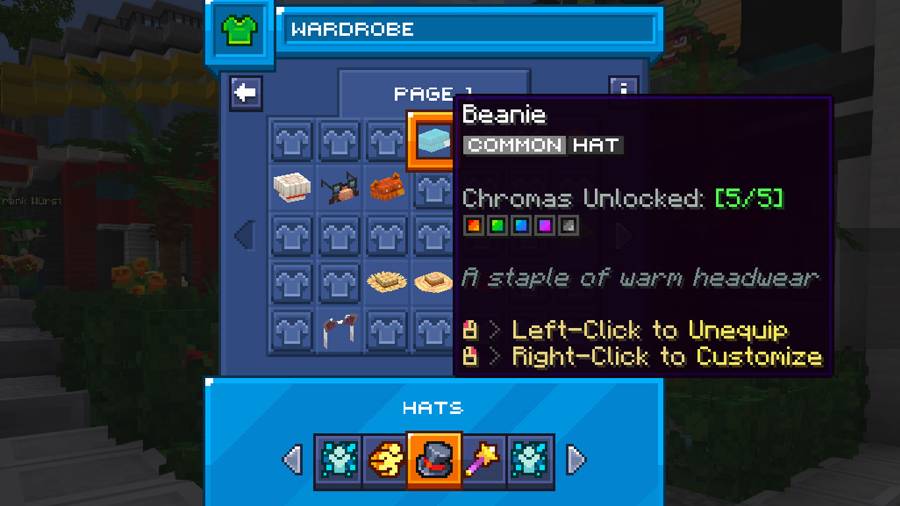Select the brown horned headband item
The height and width of the screenshot is (506, 900).
340,330
